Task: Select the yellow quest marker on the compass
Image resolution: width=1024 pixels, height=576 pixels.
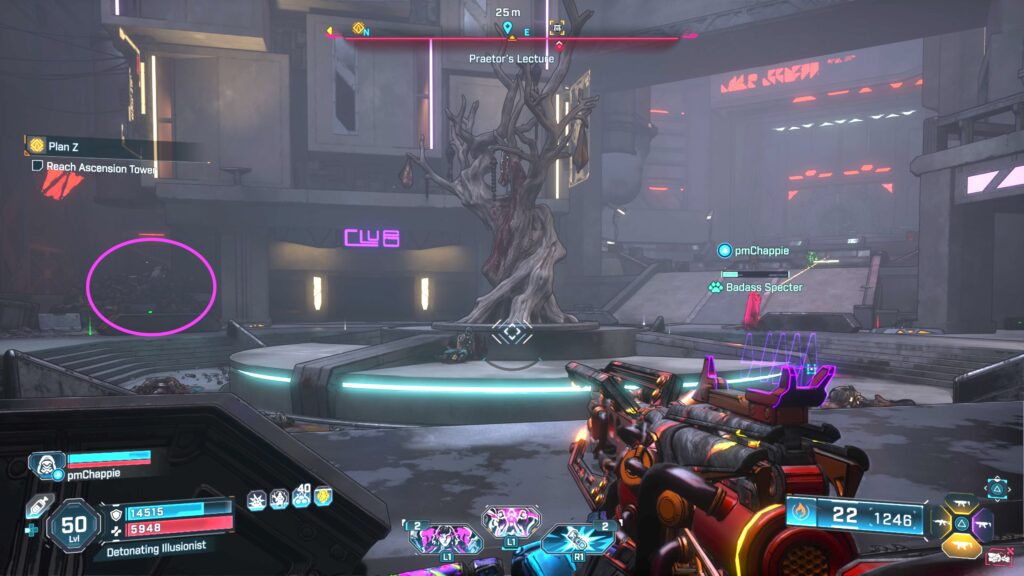Action: point(359,28)
